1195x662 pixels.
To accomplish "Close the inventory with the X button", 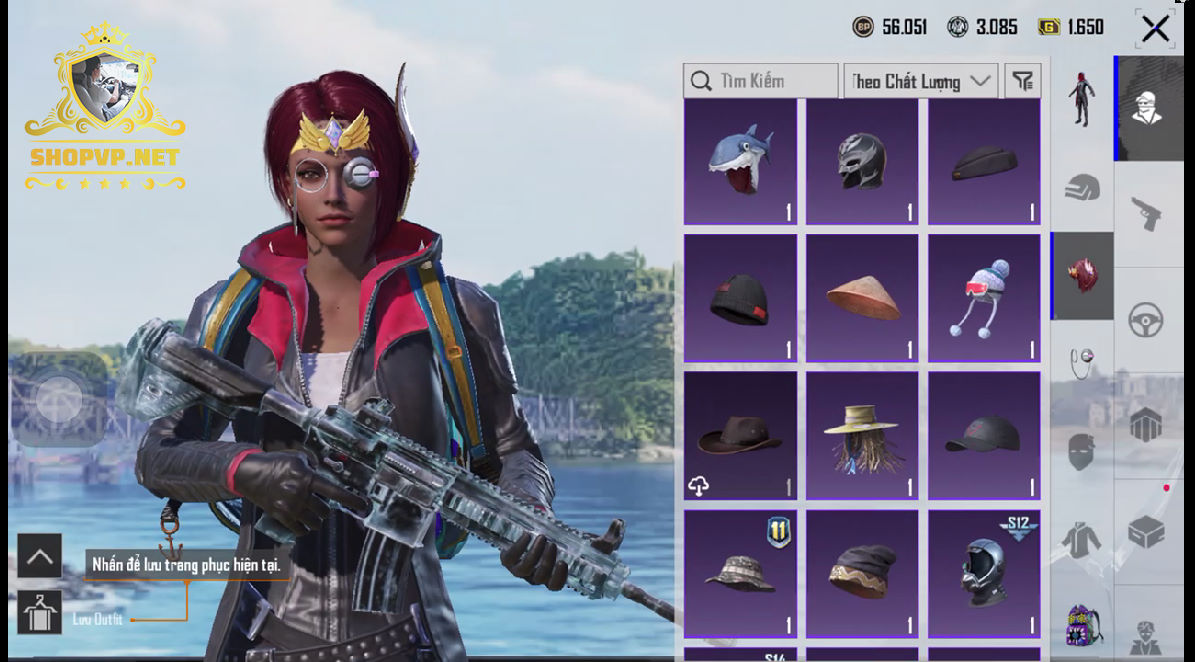I will 1155,29.
